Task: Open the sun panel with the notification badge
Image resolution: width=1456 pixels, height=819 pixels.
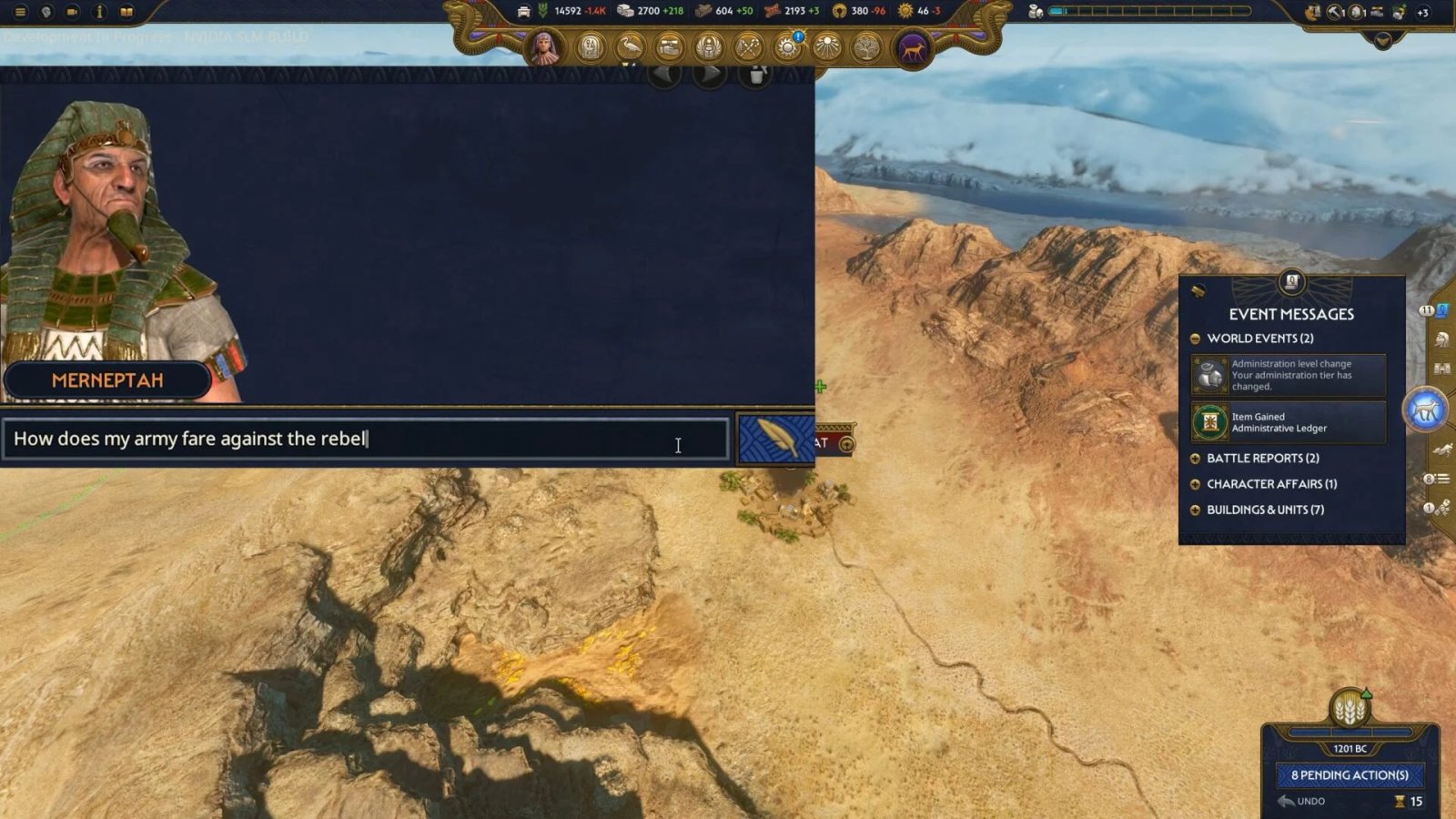Action: pos(788,46)
